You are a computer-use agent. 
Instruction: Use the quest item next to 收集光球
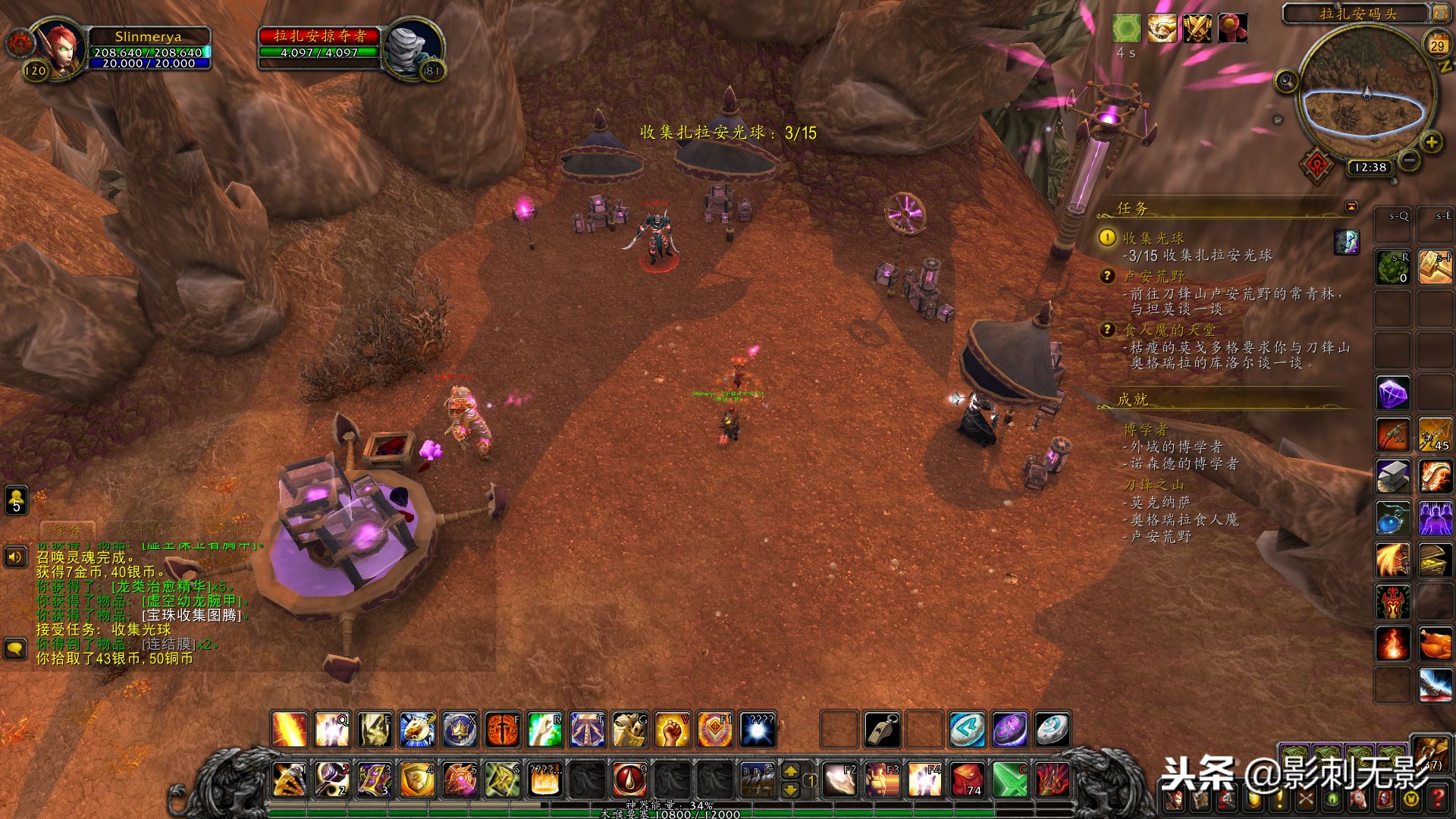(1347, 242)
